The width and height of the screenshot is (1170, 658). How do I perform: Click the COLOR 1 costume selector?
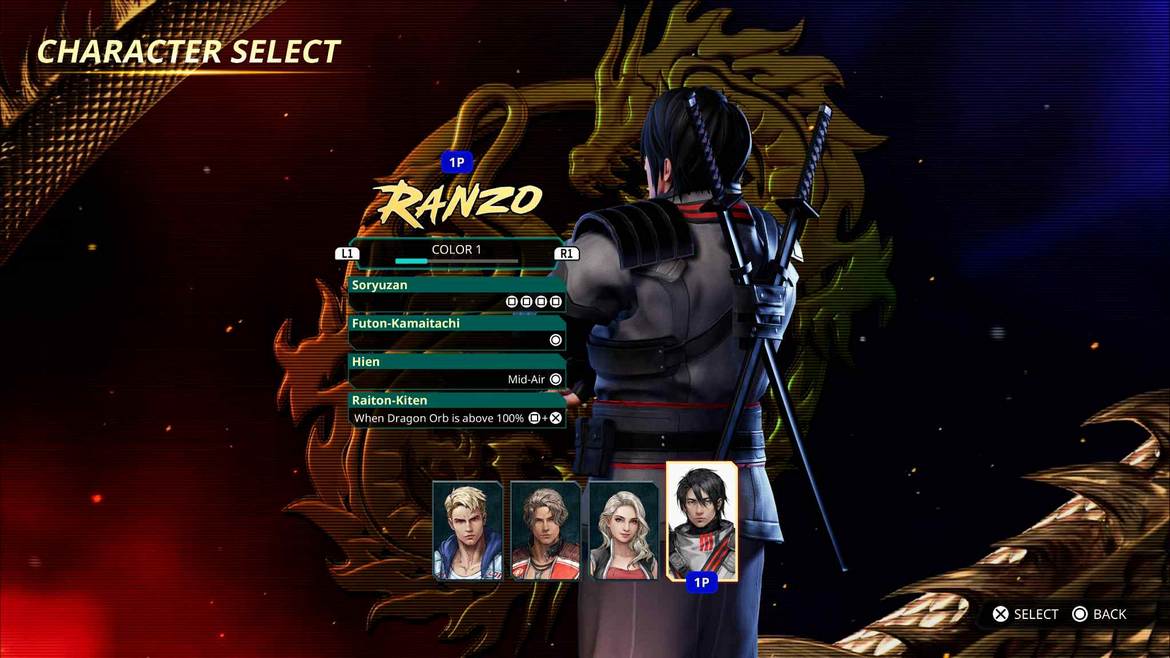(x=457, y=253)
